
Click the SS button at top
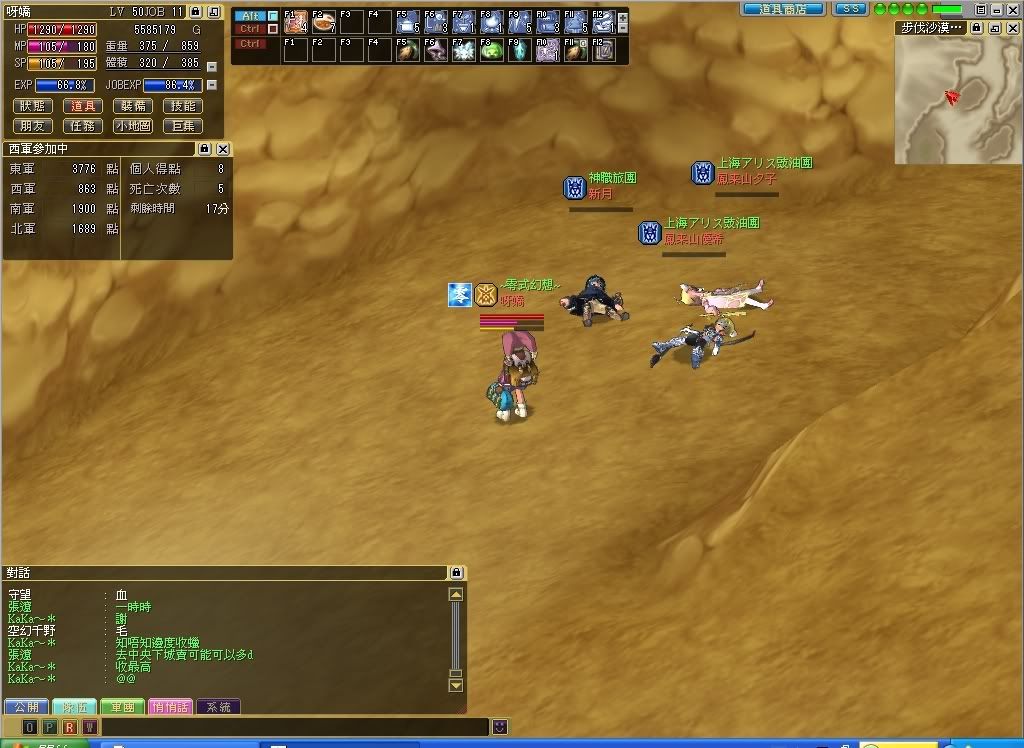[850, 9]
